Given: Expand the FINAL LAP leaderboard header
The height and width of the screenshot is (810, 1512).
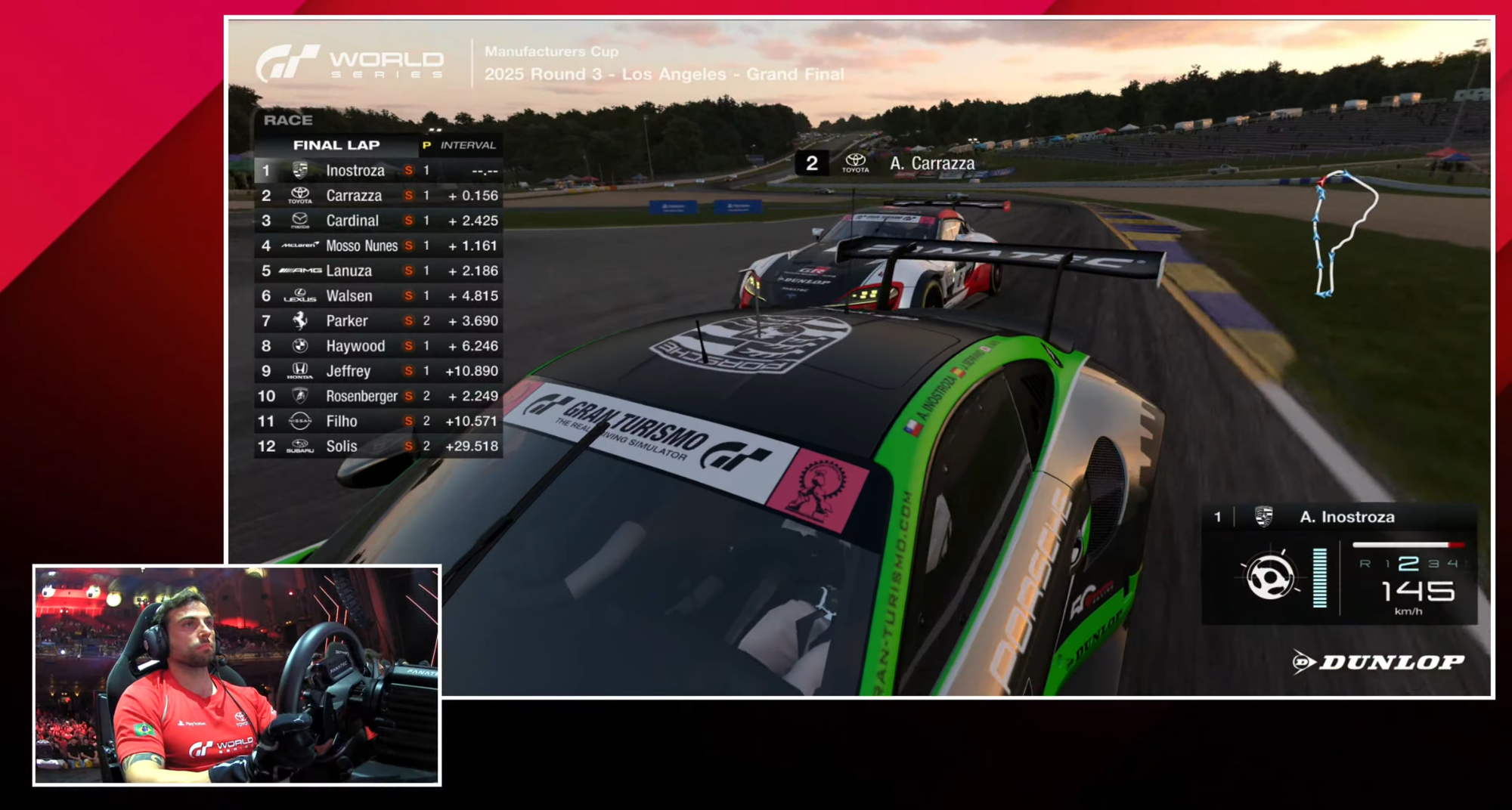Looking at the screenshot, I should click(336, 145).
